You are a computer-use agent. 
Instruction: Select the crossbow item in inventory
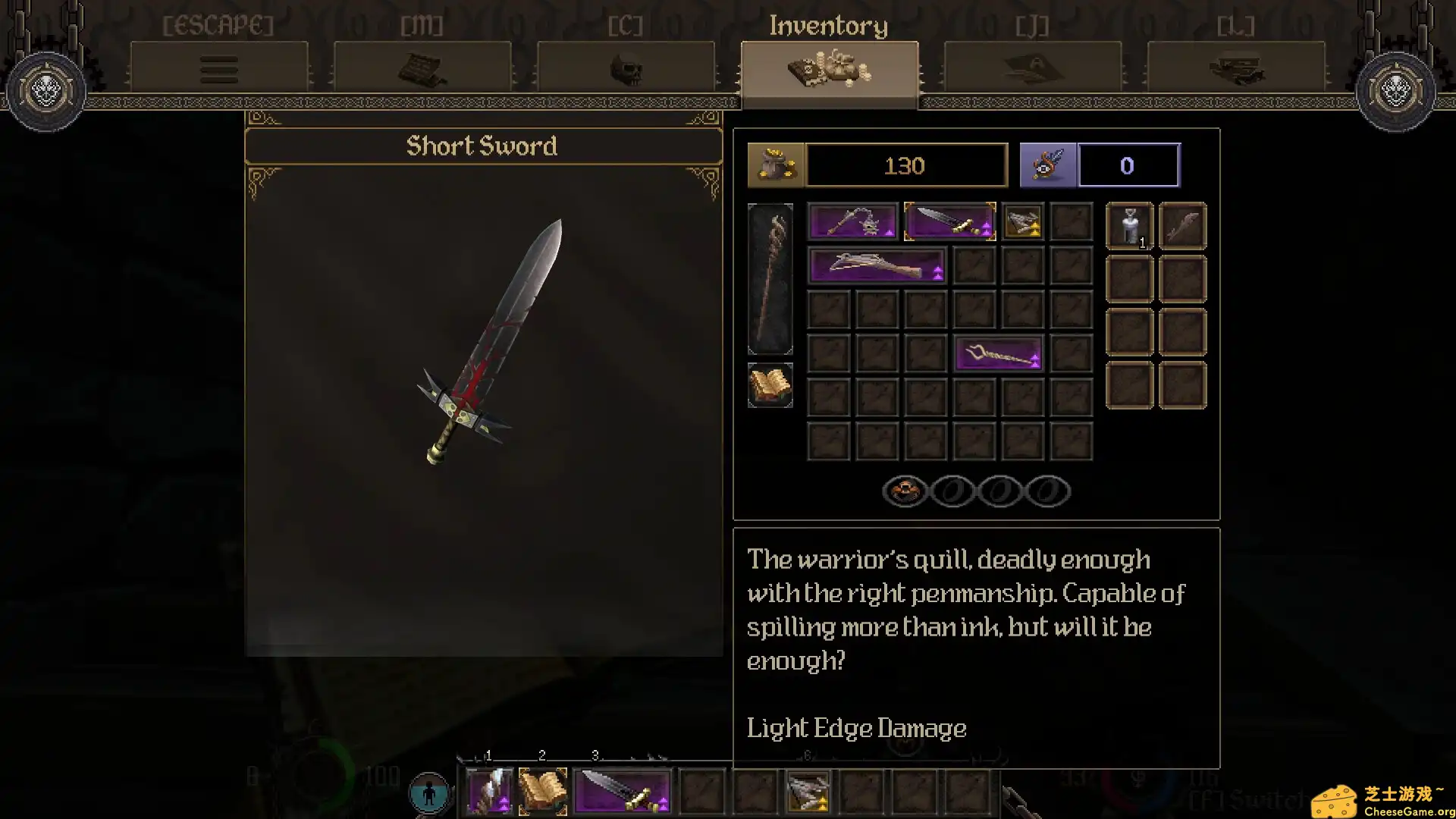(x=876, y=265)
